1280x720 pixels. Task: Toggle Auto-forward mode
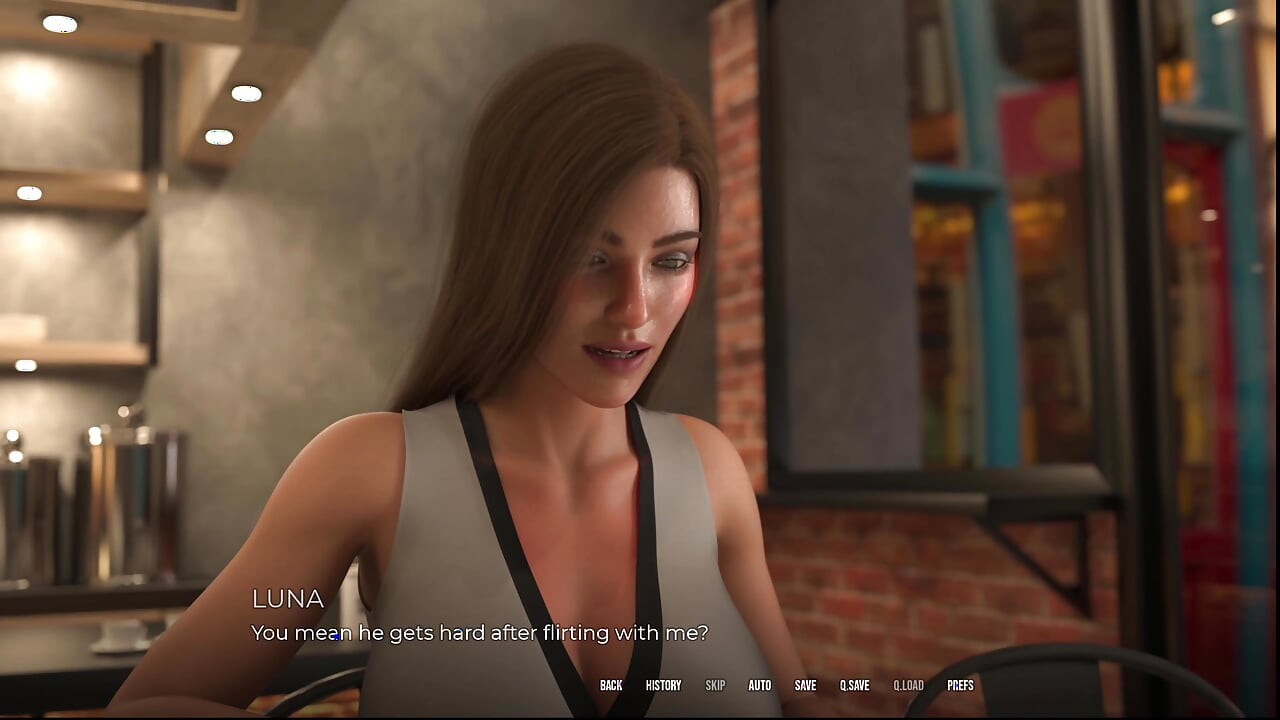click(x=760, y=686)
